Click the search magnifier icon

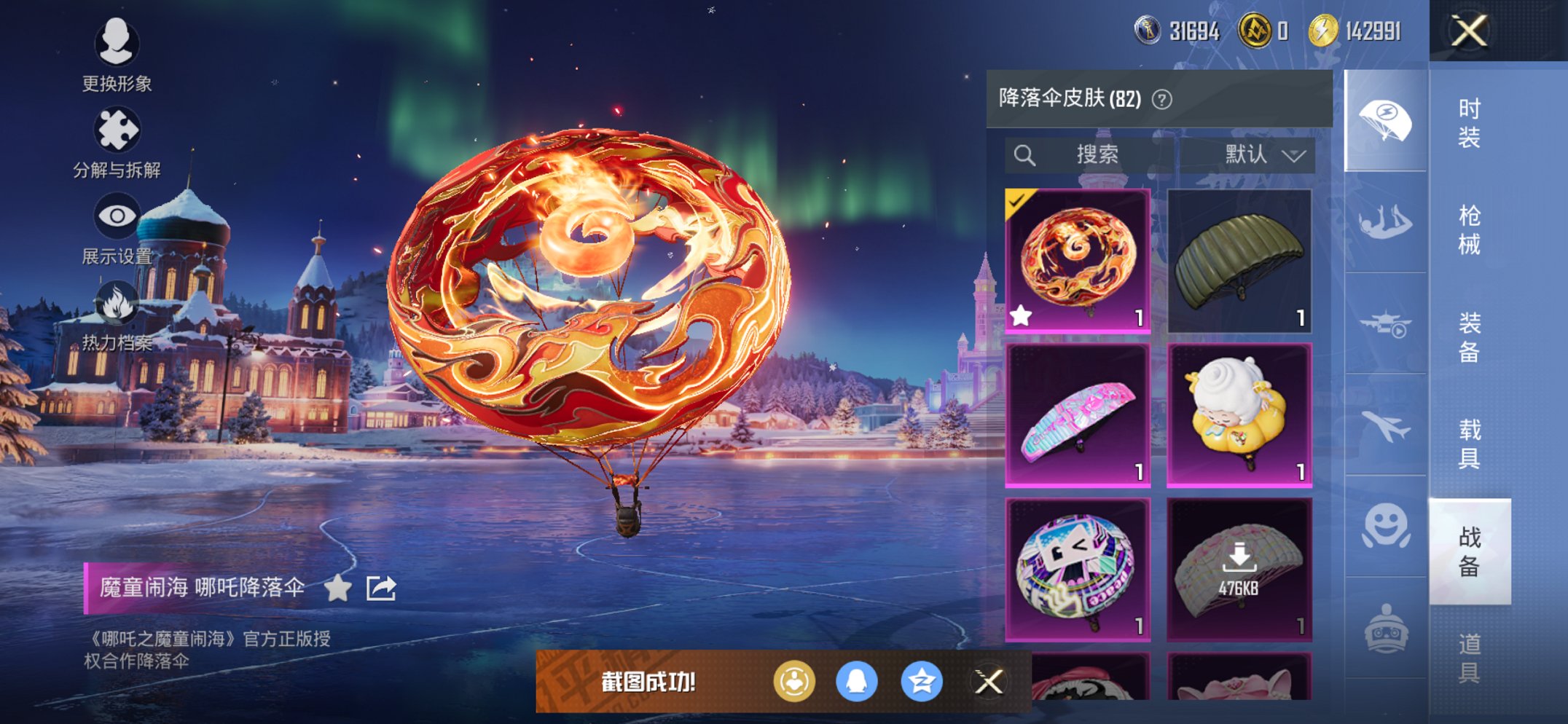[x=1025, y=154]
